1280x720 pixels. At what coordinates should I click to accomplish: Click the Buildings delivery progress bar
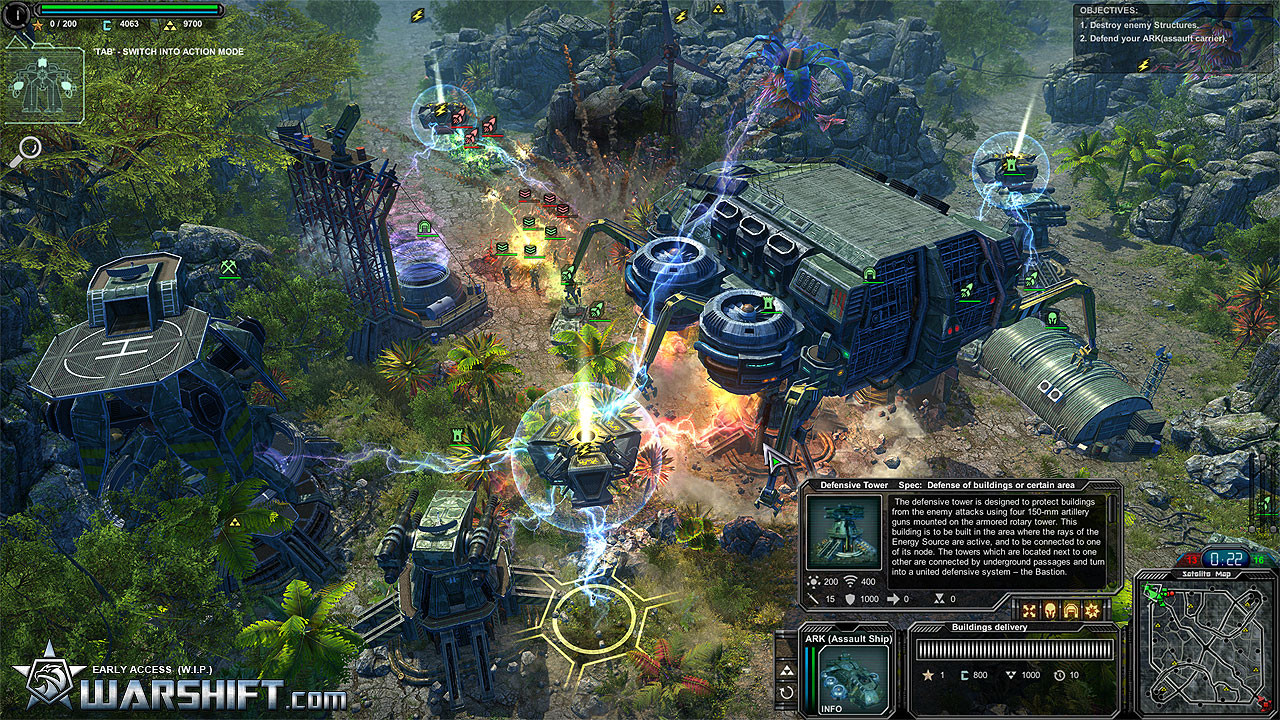pyautogui.click(x=1014, y=649)
